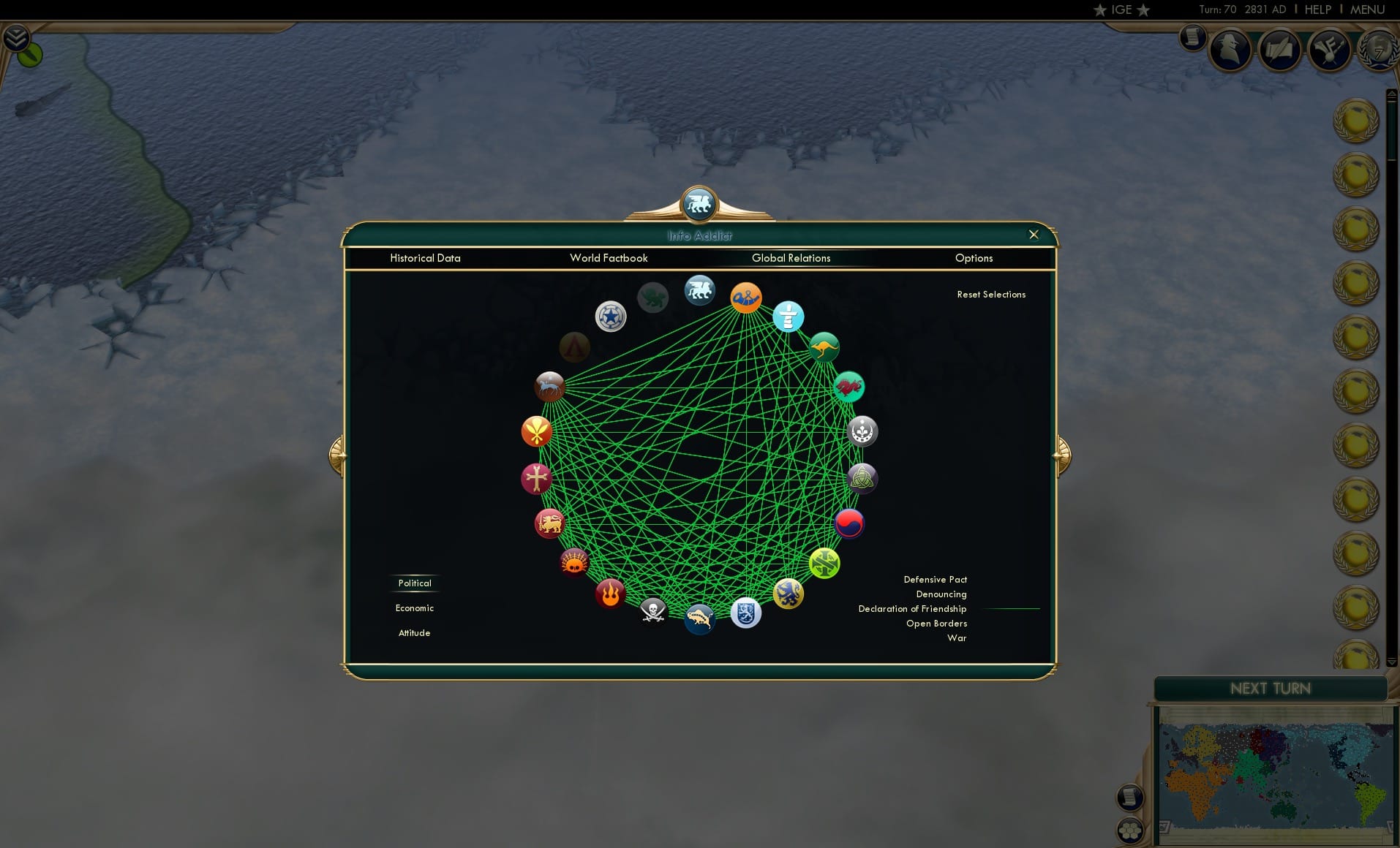
Task: Open the Historical Data tab
Action: (x=426, y=258)
